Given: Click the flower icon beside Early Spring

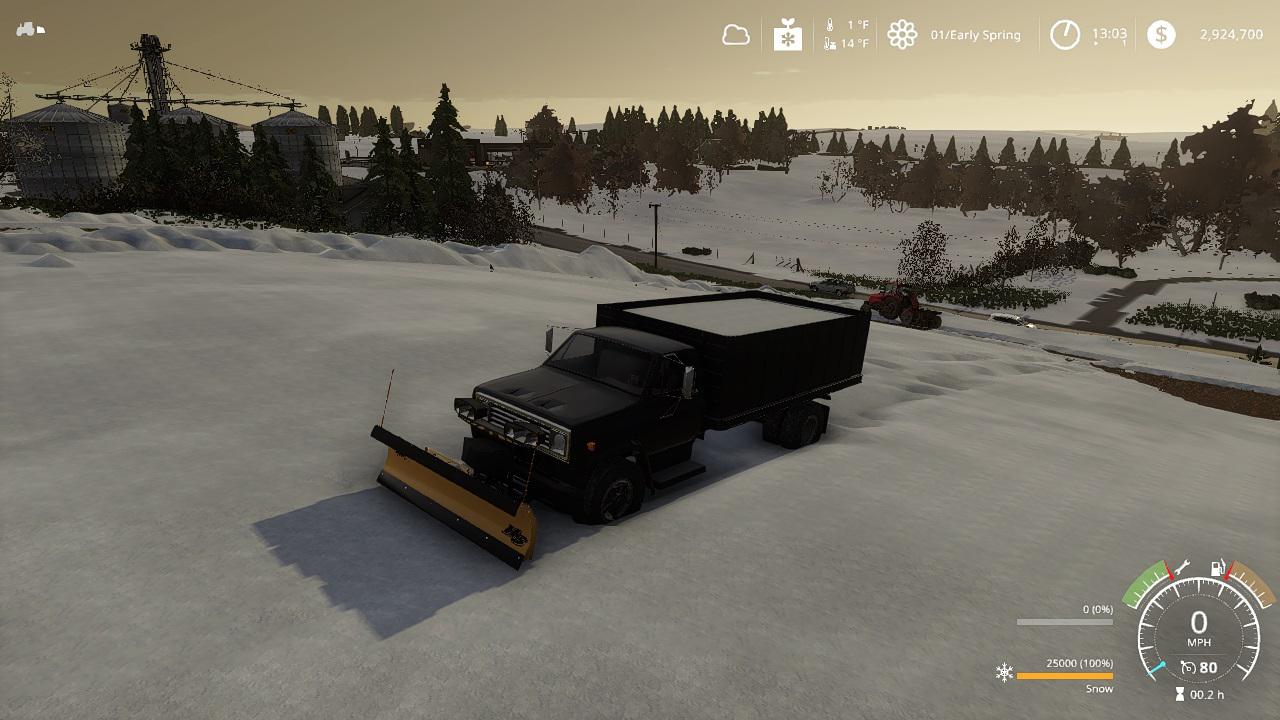Looking at the screenshot, I should tap(902, 35).
